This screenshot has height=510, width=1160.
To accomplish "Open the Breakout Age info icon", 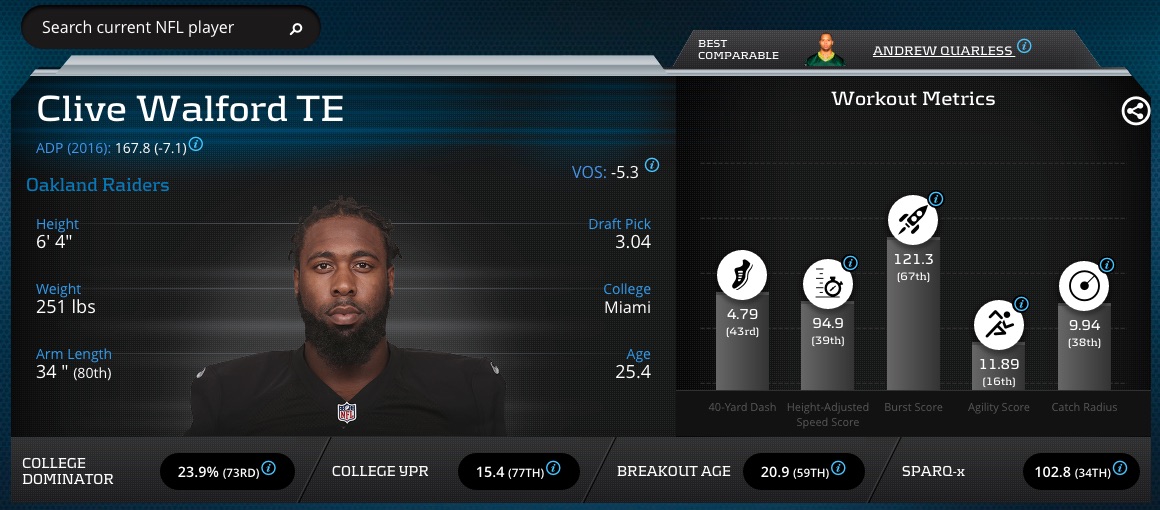I will pos(839,467).
